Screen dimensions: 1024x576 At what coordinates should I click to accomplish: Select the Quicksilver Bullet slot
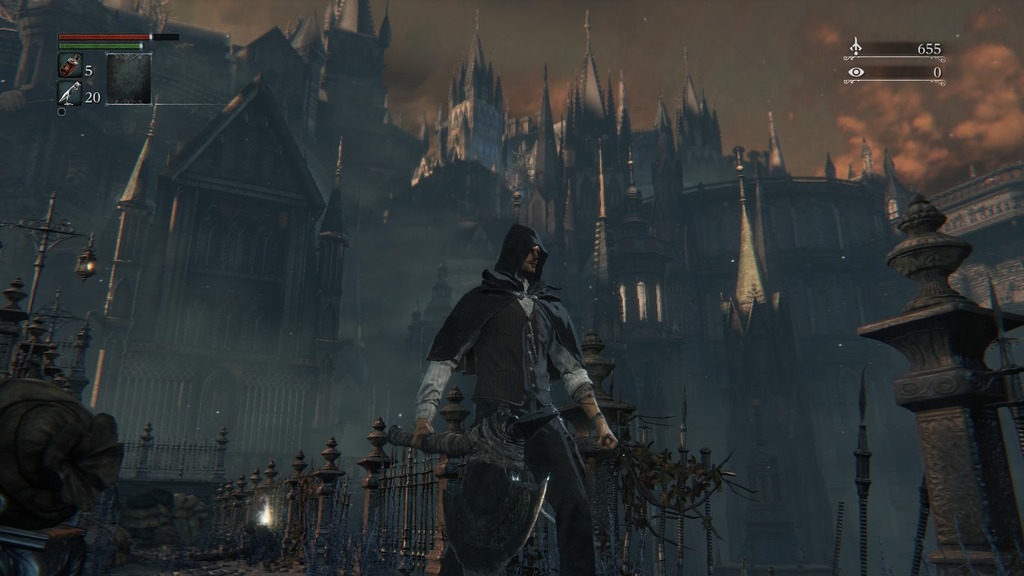[x=70, y=93]
